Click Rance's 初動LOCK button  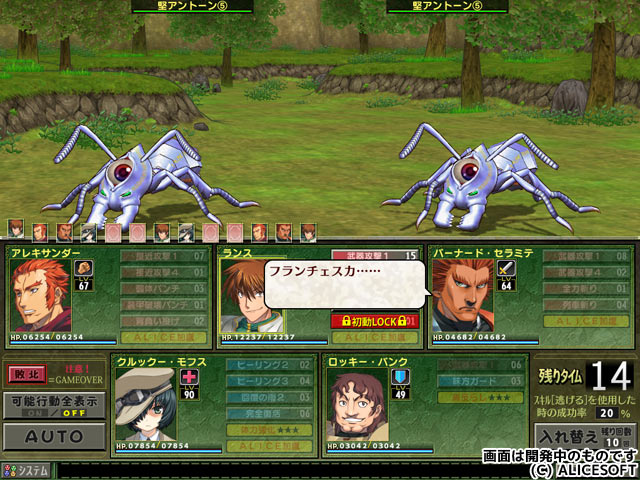click(x=374, y=321)
